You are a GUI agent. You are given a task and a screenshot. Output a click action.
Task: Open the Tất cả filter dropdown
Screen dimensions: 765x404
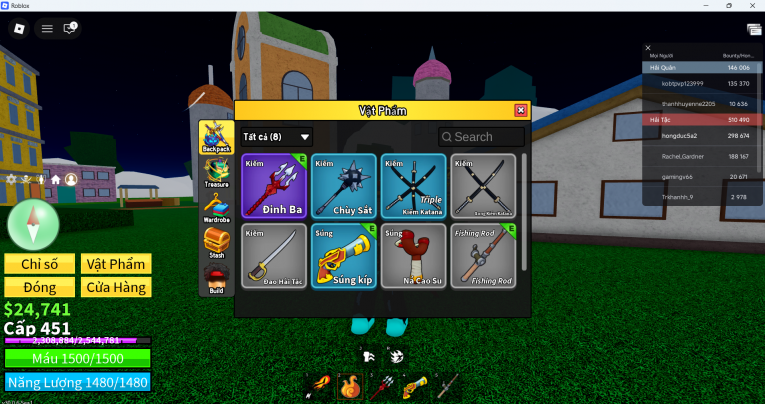(277, 137)
